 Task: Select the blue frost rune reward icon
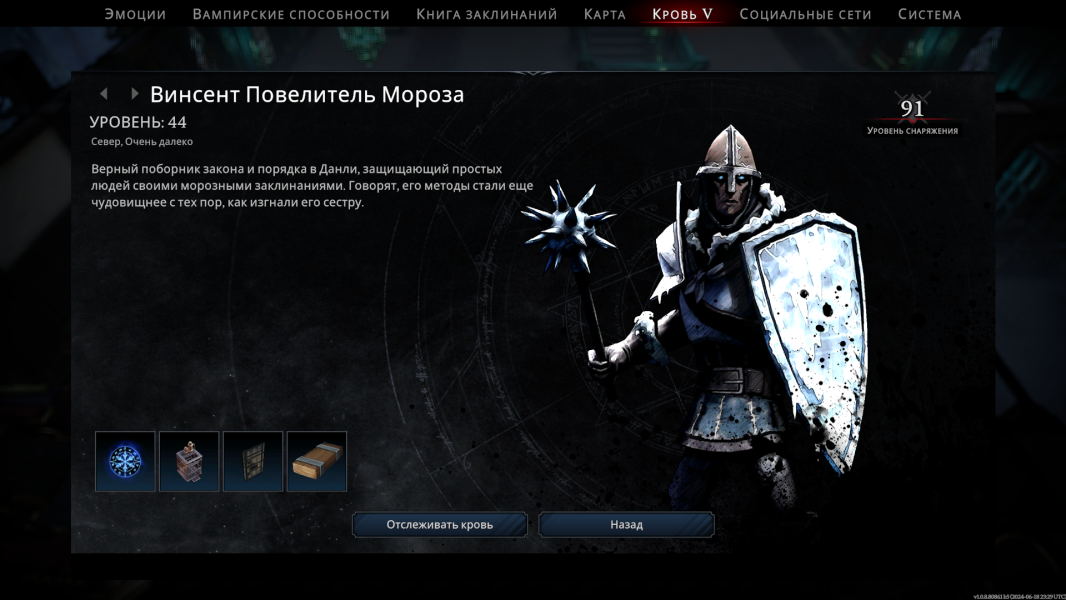click(x=125, y=461)
